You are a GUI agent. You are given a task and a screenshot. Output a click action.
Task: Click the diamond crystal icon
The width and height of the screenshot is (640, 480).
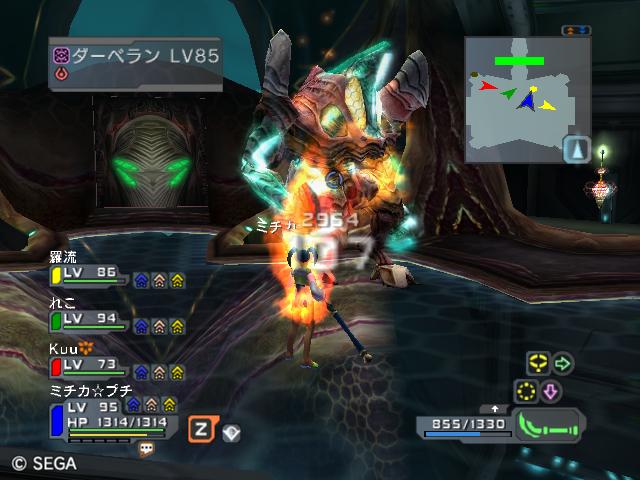(x=229, y=431)
